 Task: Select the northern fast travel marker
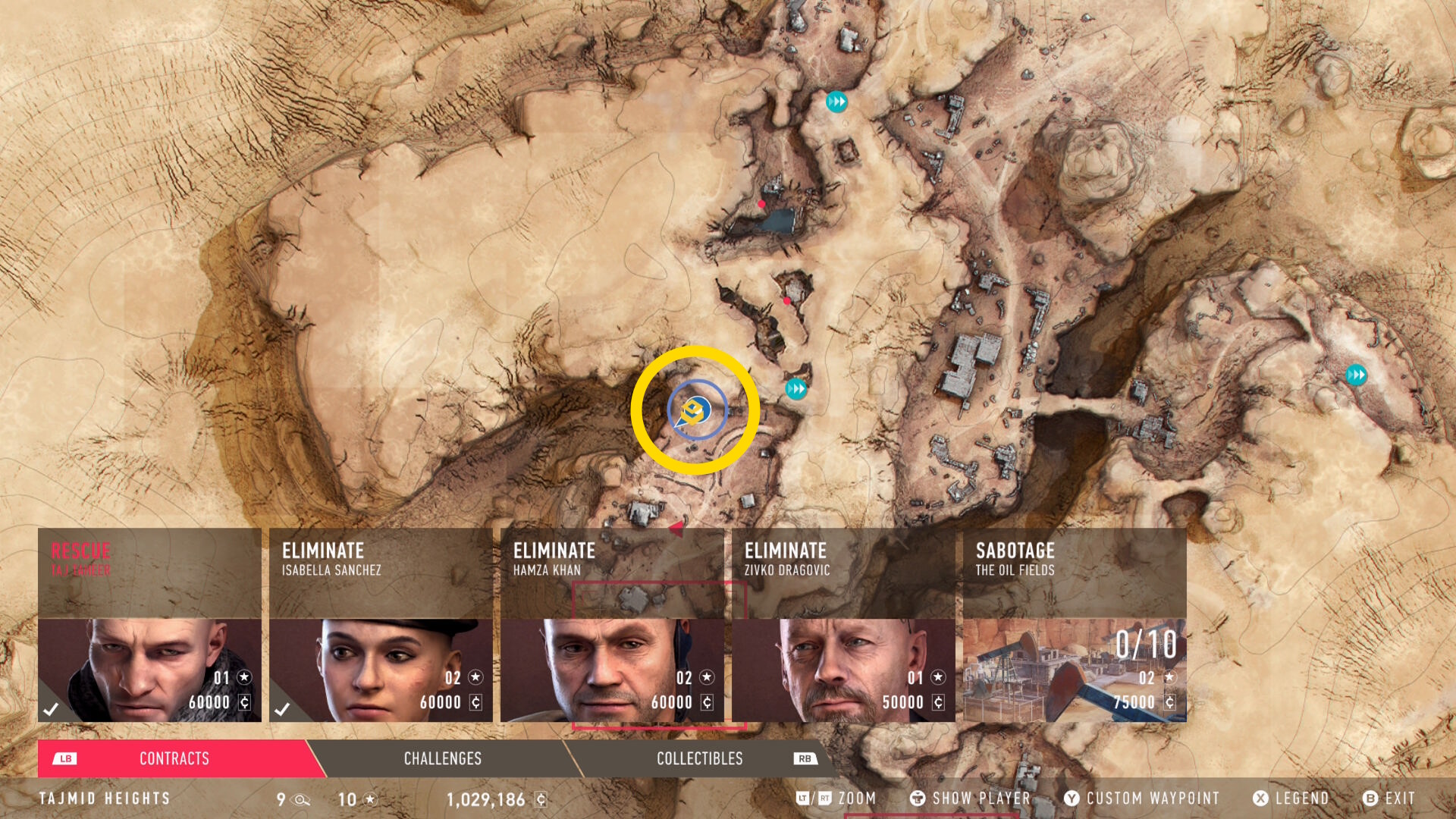point(836,102)
